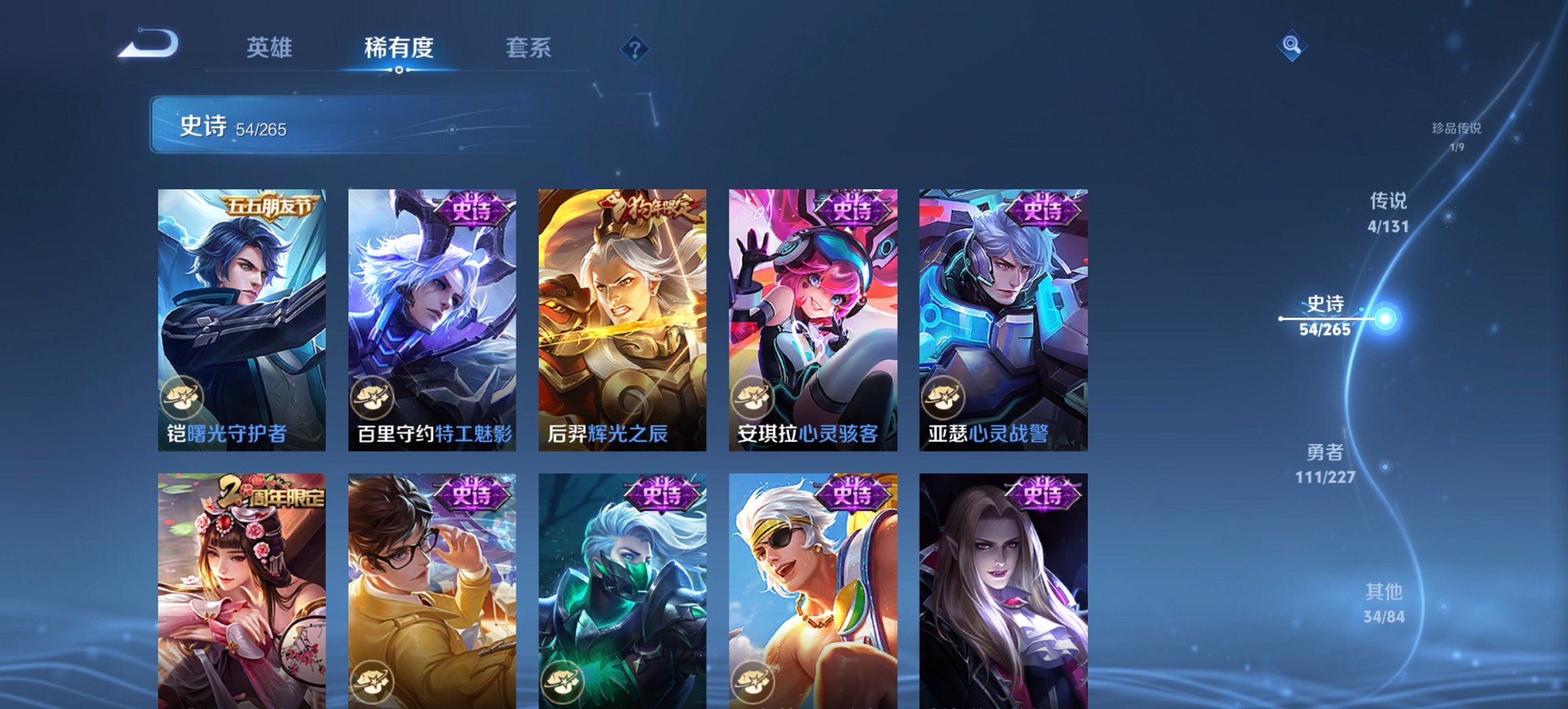Click the help question mark icon
This screenshot has height=709, width=1568.
(x=635, y=49)
